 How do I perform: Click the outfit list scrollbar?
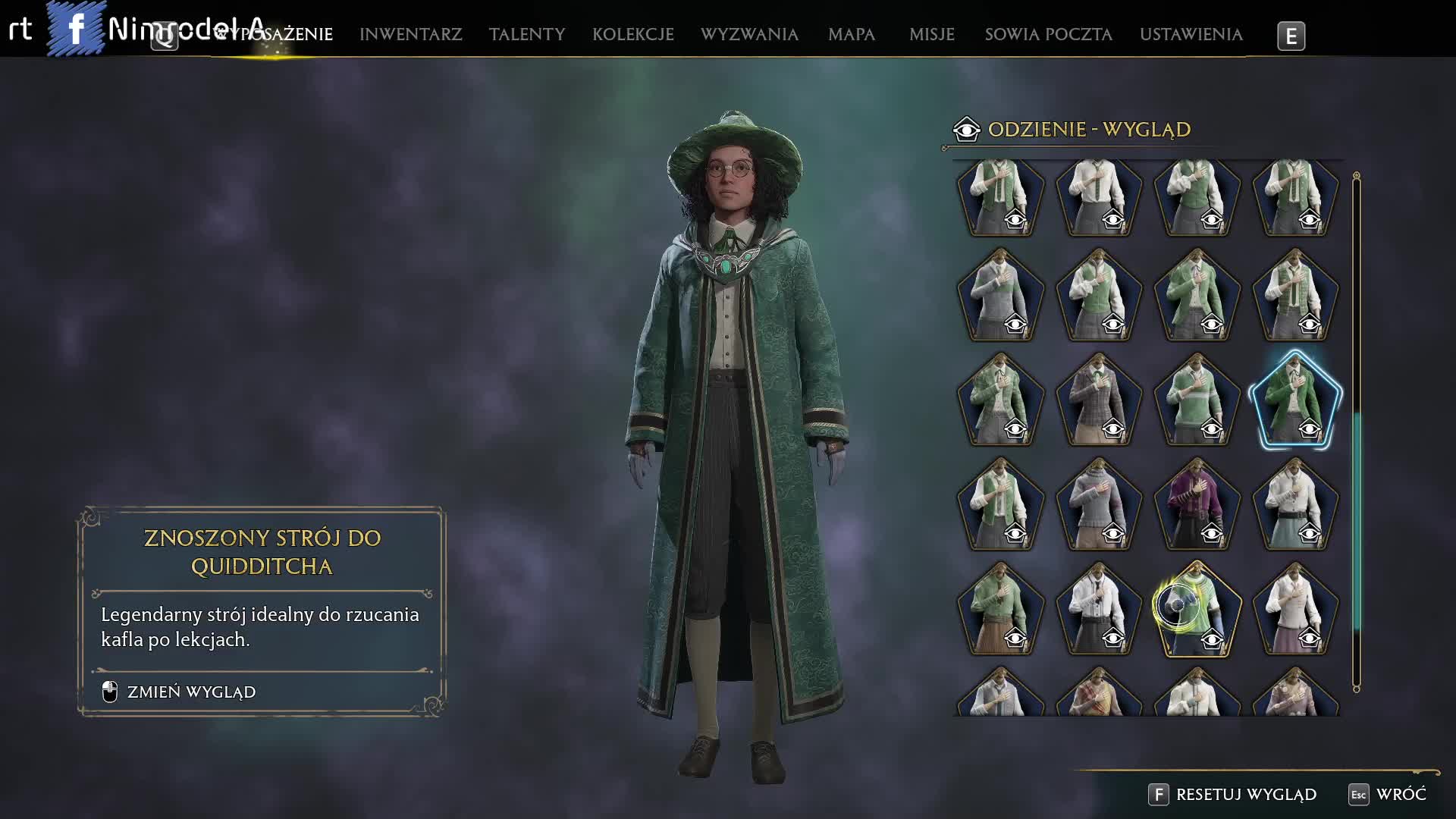pyautogui.click(x=1356, y=523)
